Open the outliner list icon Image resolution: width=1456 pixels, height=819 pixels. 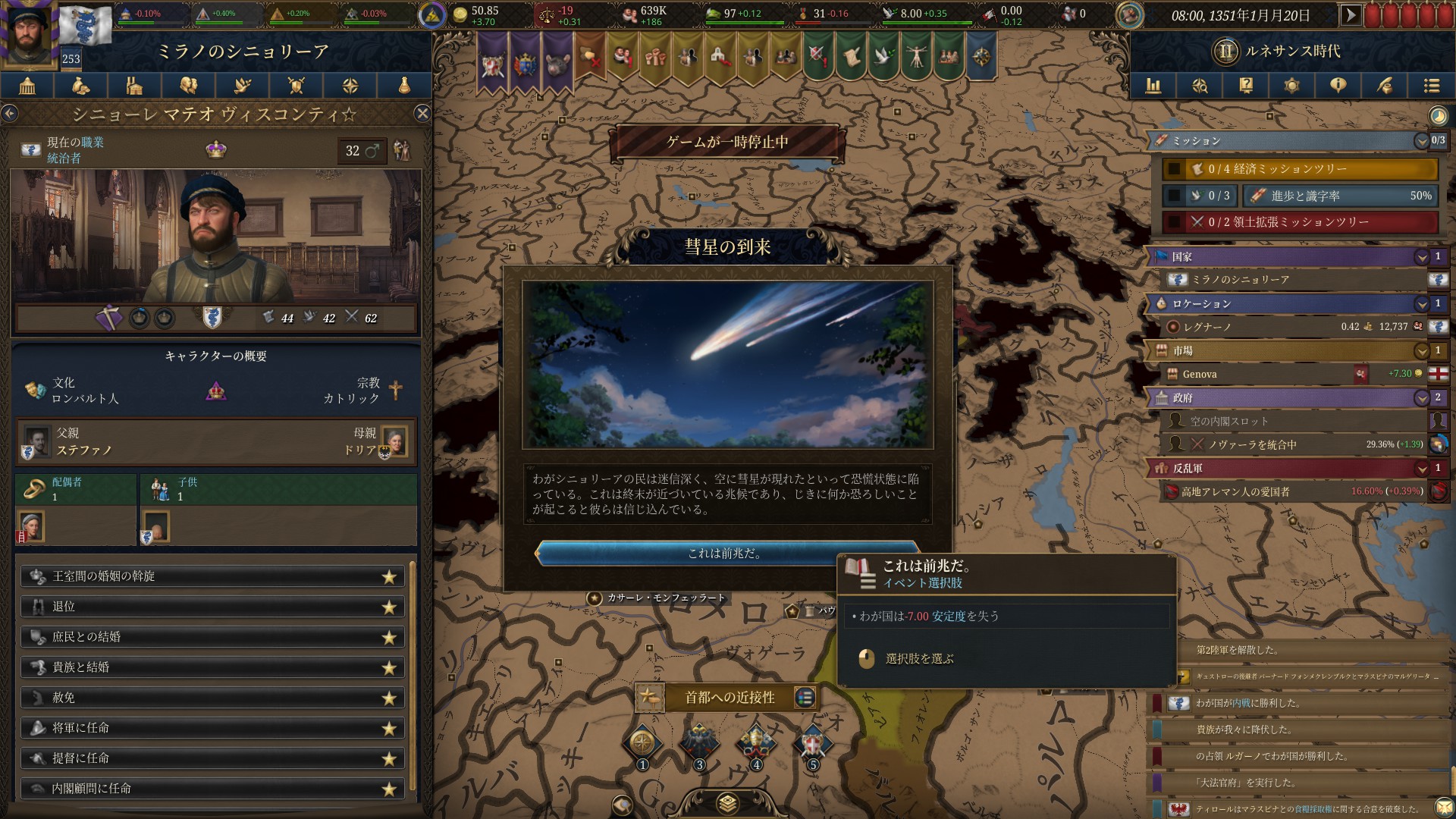(1431, 86)
